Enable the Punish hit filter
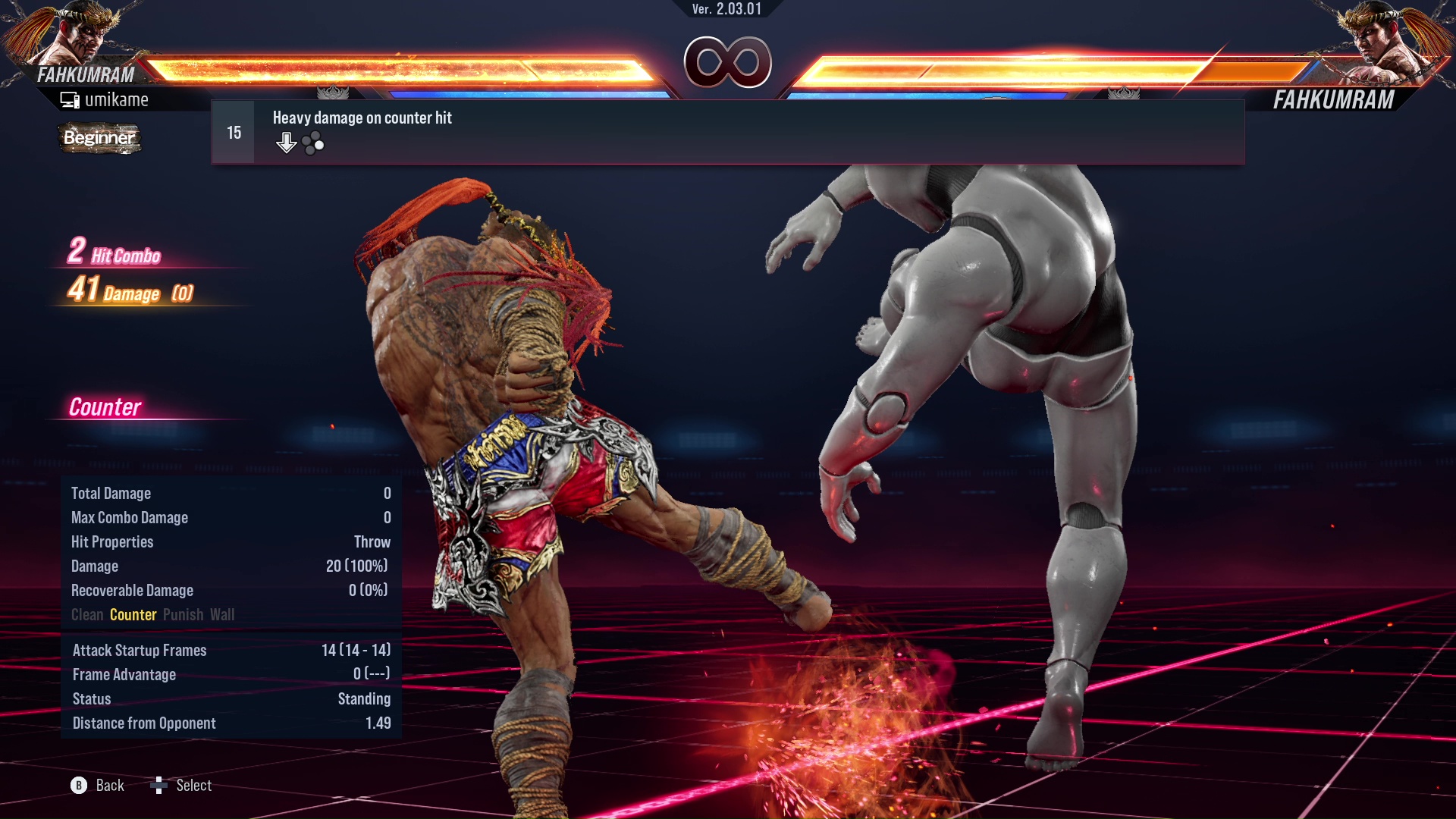The width and height of the screenshot is (1456, 819). click(x=184, y=614)
